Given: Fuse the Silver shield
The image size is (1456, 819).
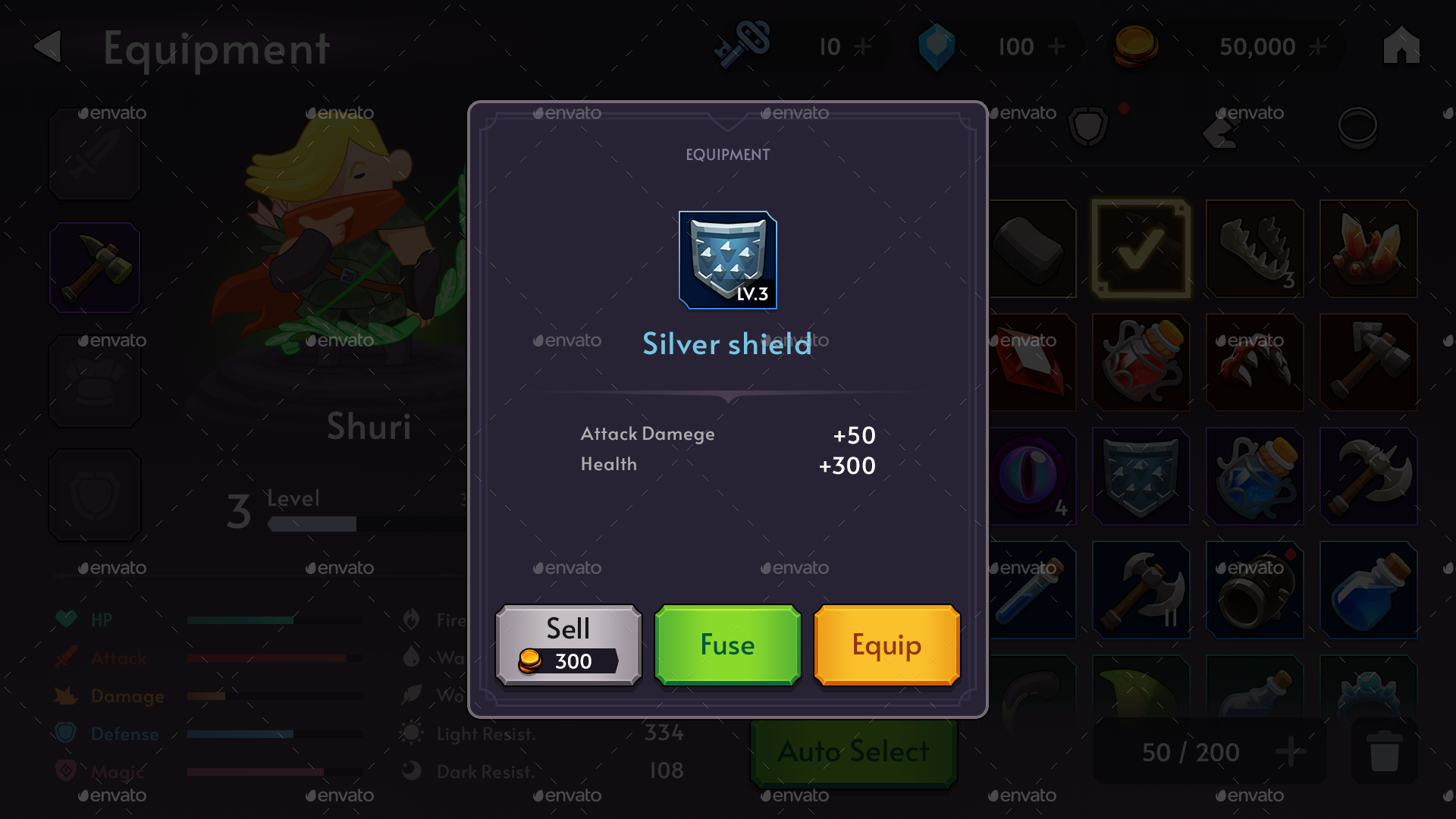Looking at the screenshot, I should (726, 645).
